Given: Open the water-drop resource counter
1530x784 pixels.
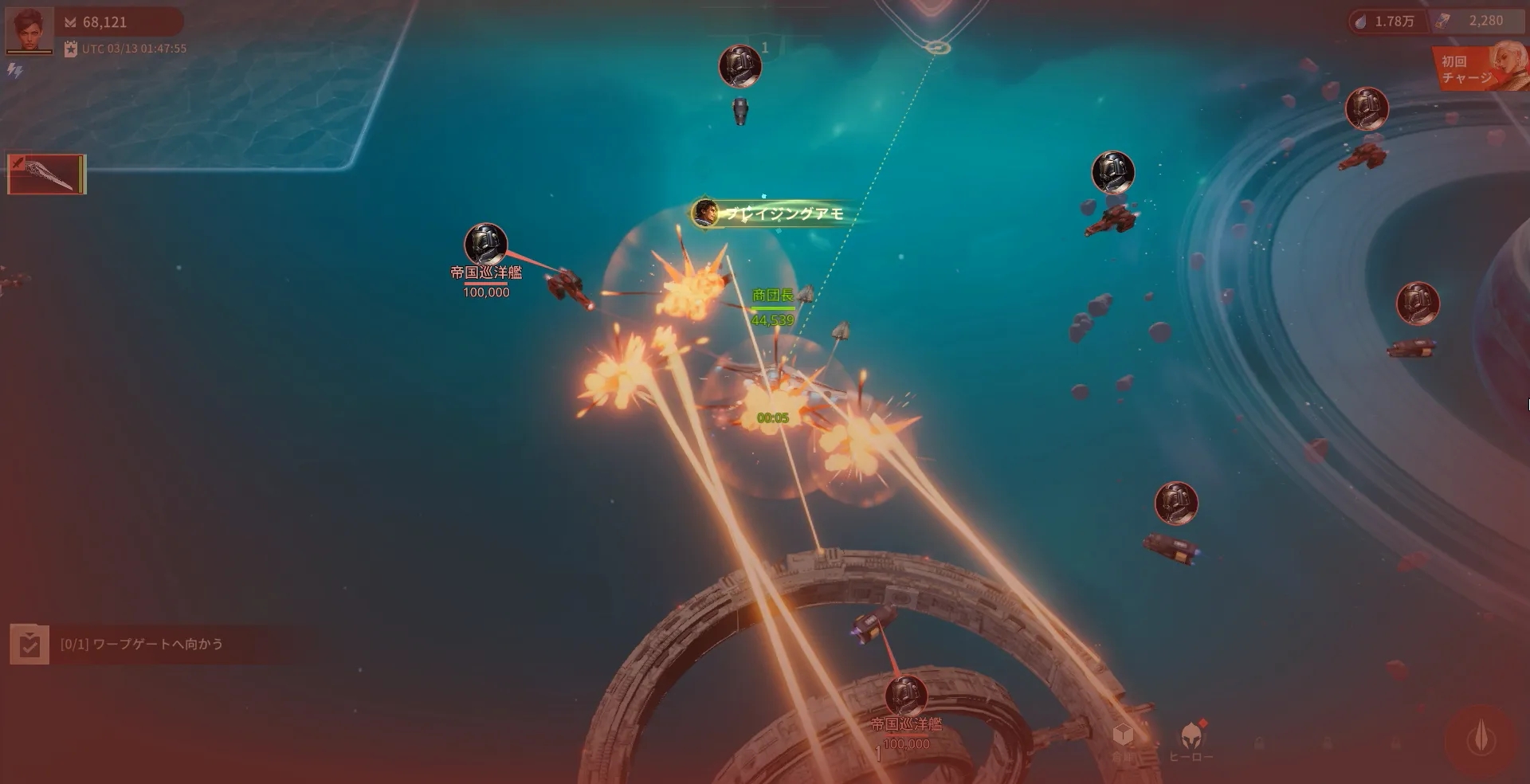Looking at the screenshot, I should [1387, 22].
